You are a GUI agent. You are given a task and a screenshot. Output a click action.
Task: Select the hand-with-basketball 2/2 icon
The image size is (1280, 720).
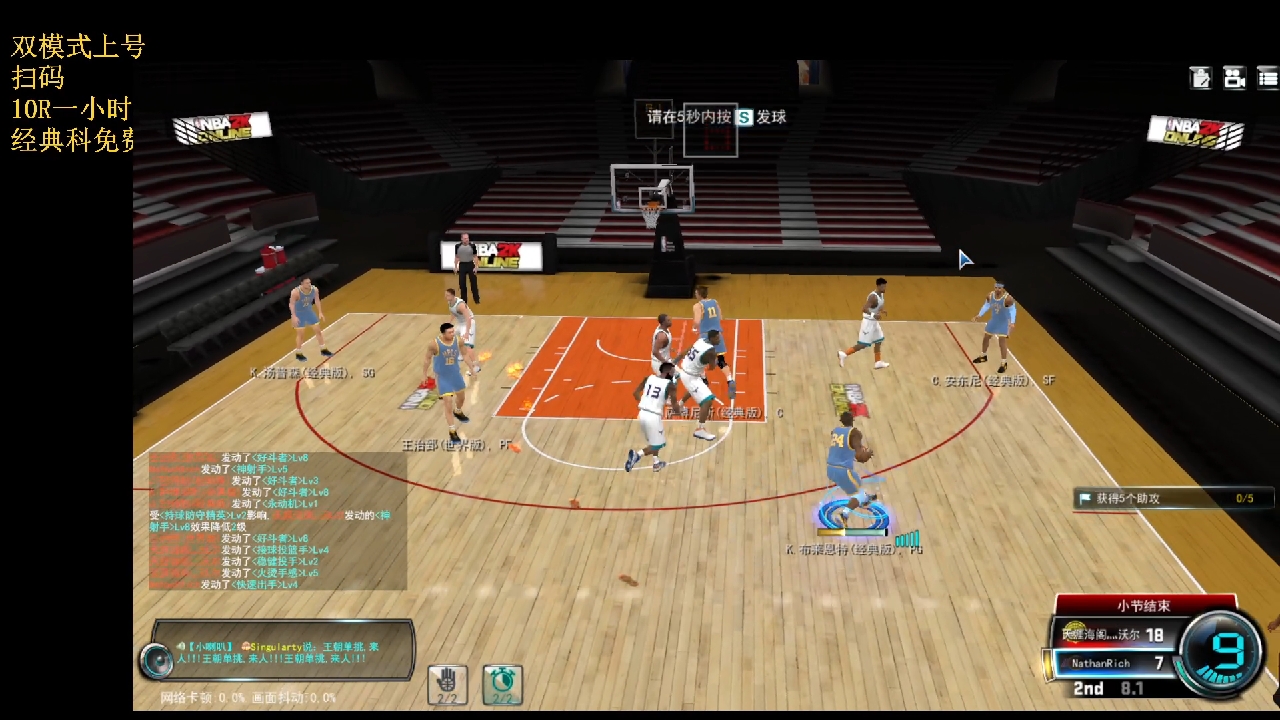pyautogui.click(x=447, y=685)
